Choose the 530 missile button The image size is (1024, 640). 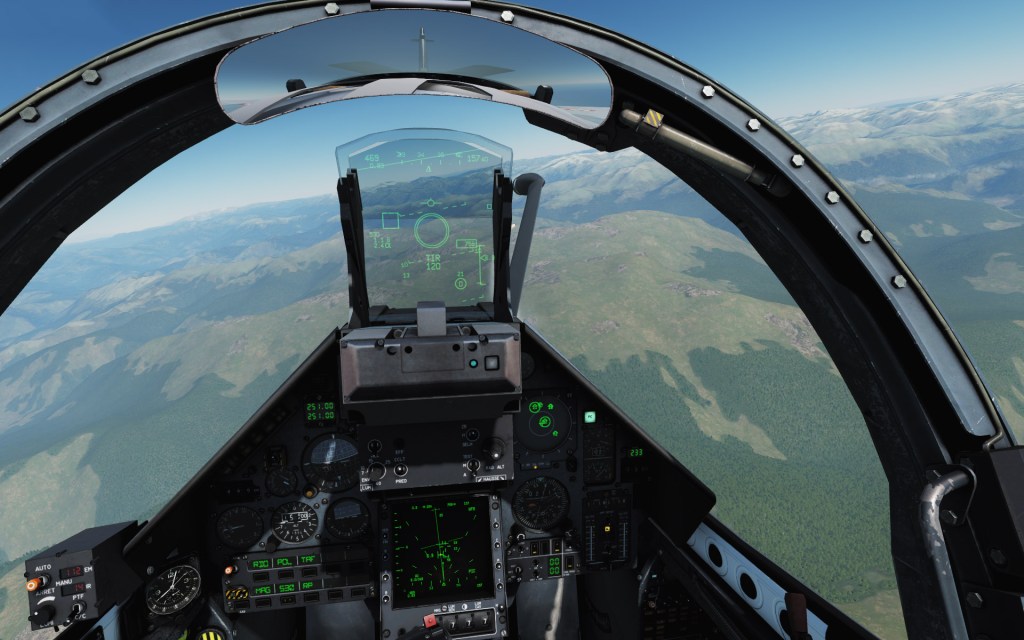tap(288, 588)
